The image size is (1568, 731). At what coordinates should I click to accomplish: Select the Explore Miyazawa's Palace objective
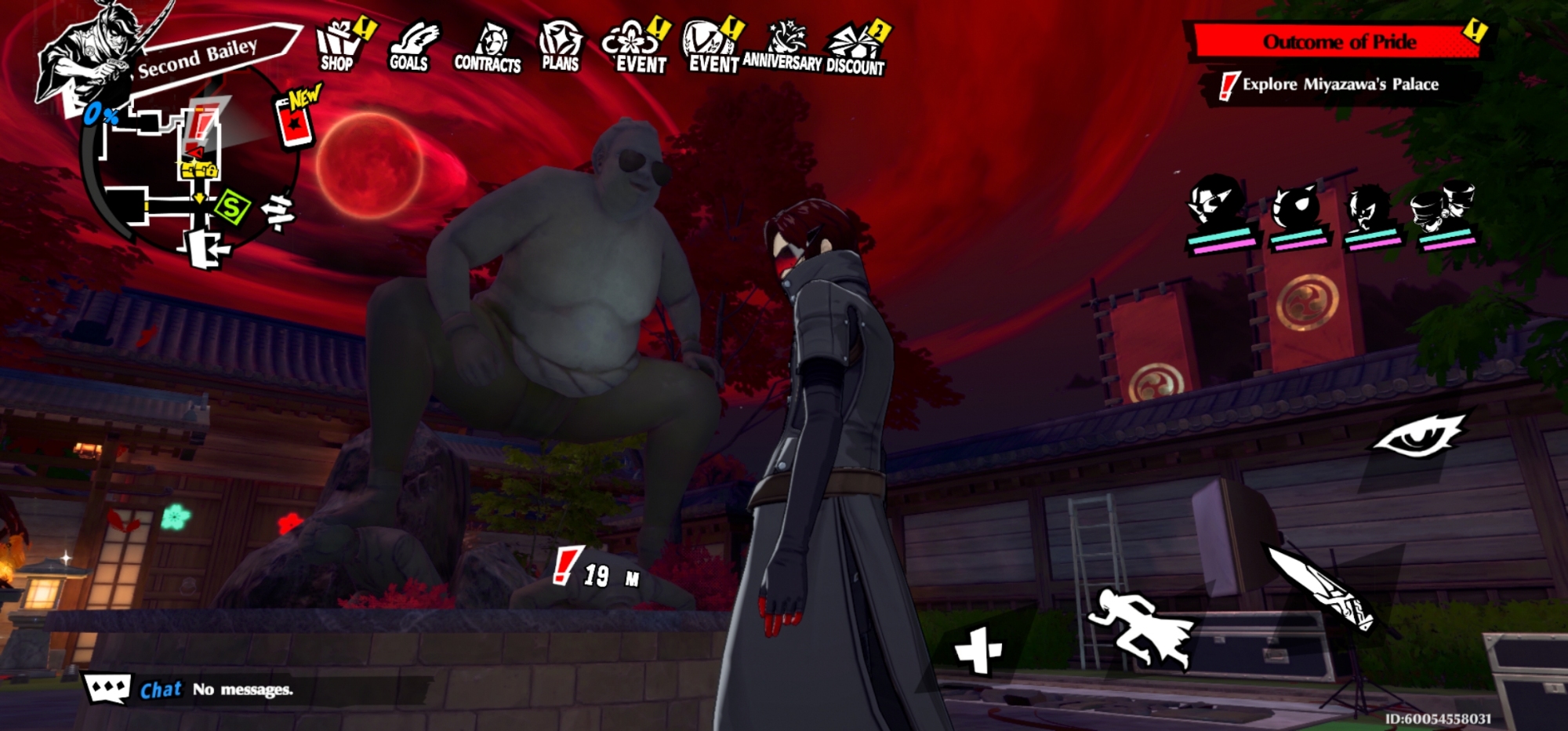tap(1339, 85)
